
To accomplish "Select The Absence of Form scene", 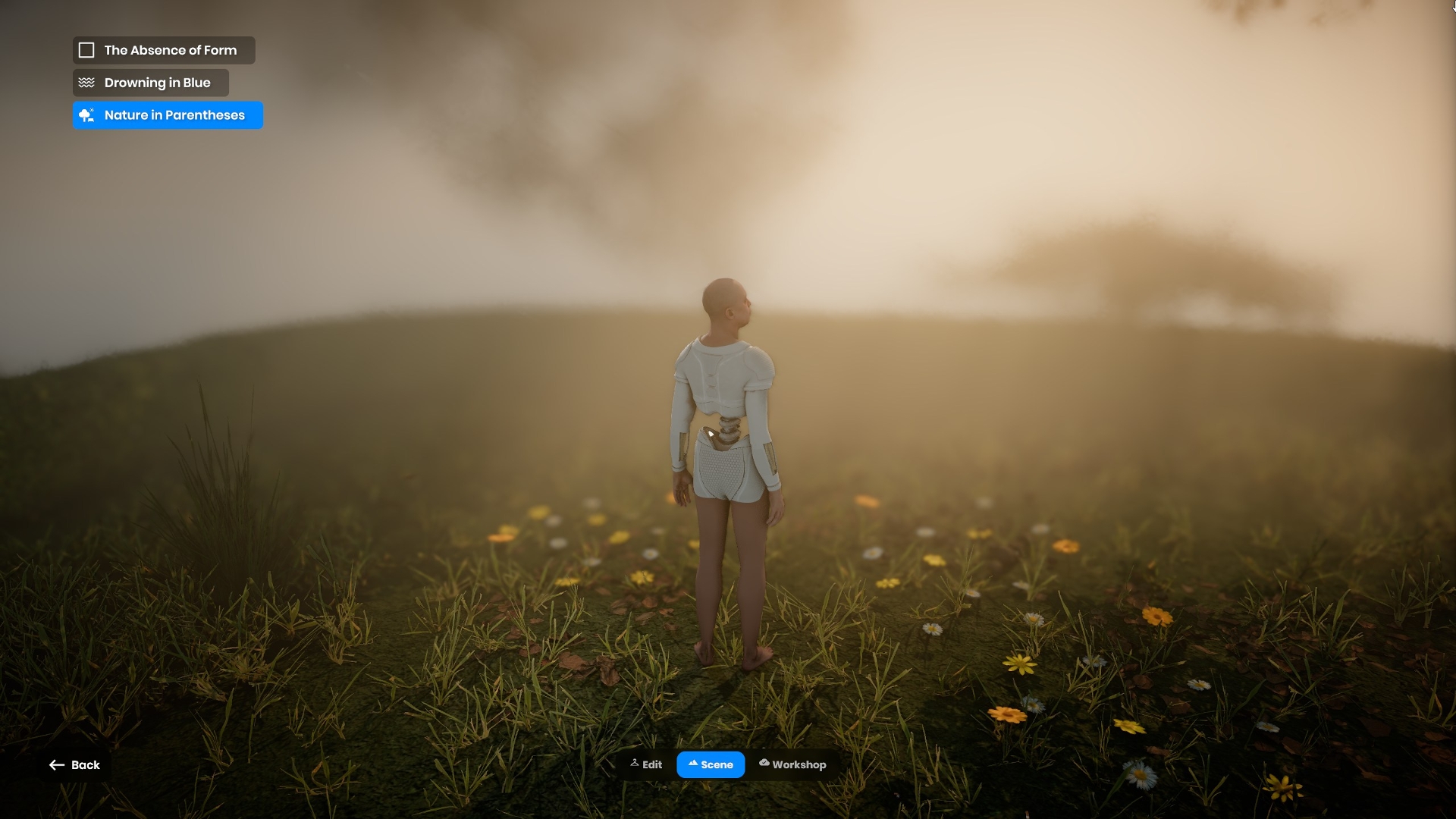I will (x=164, y=50).
